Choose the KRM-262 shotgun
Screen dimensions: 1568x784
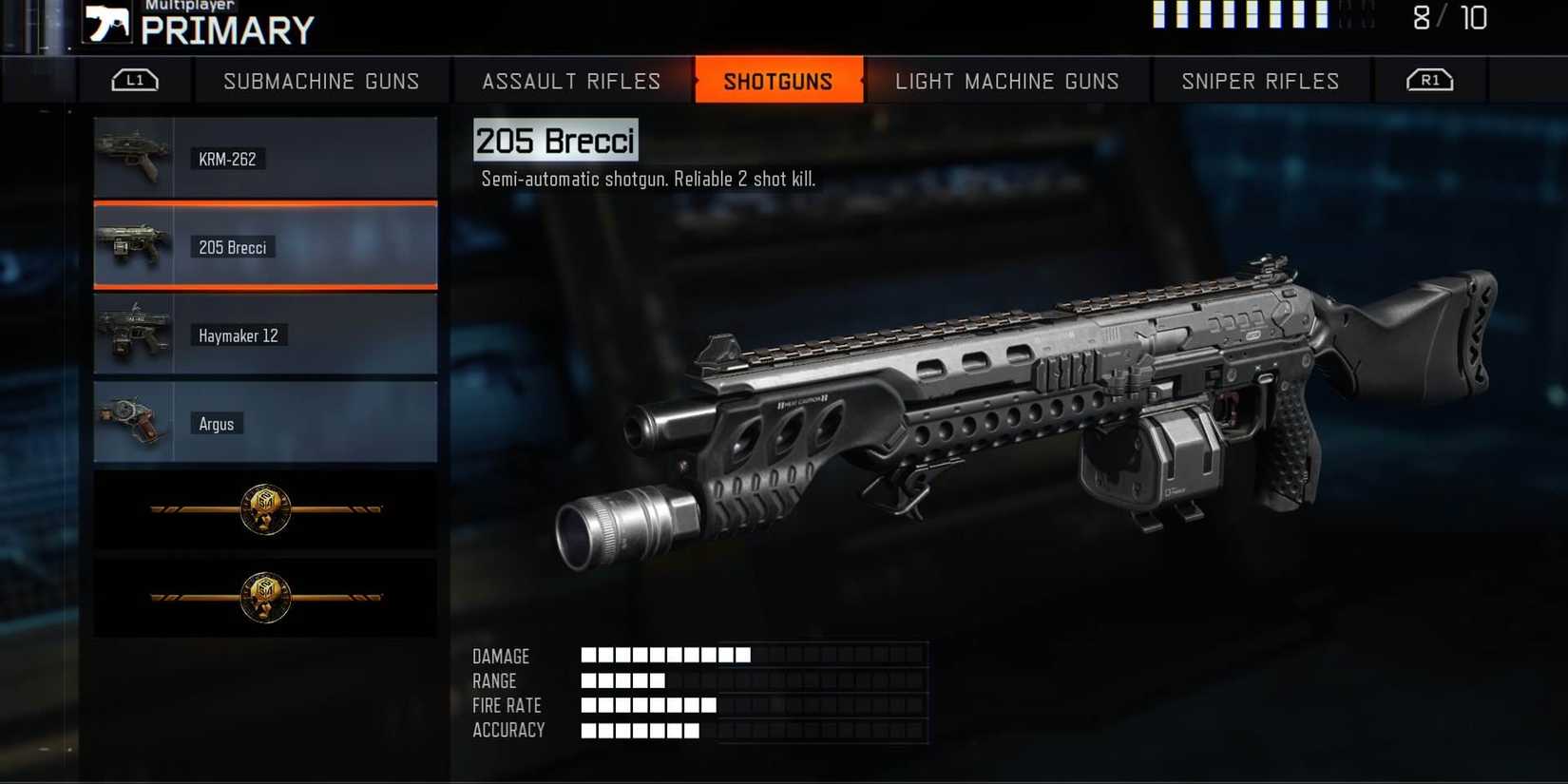pyautogui.click(x=265, y=159)
